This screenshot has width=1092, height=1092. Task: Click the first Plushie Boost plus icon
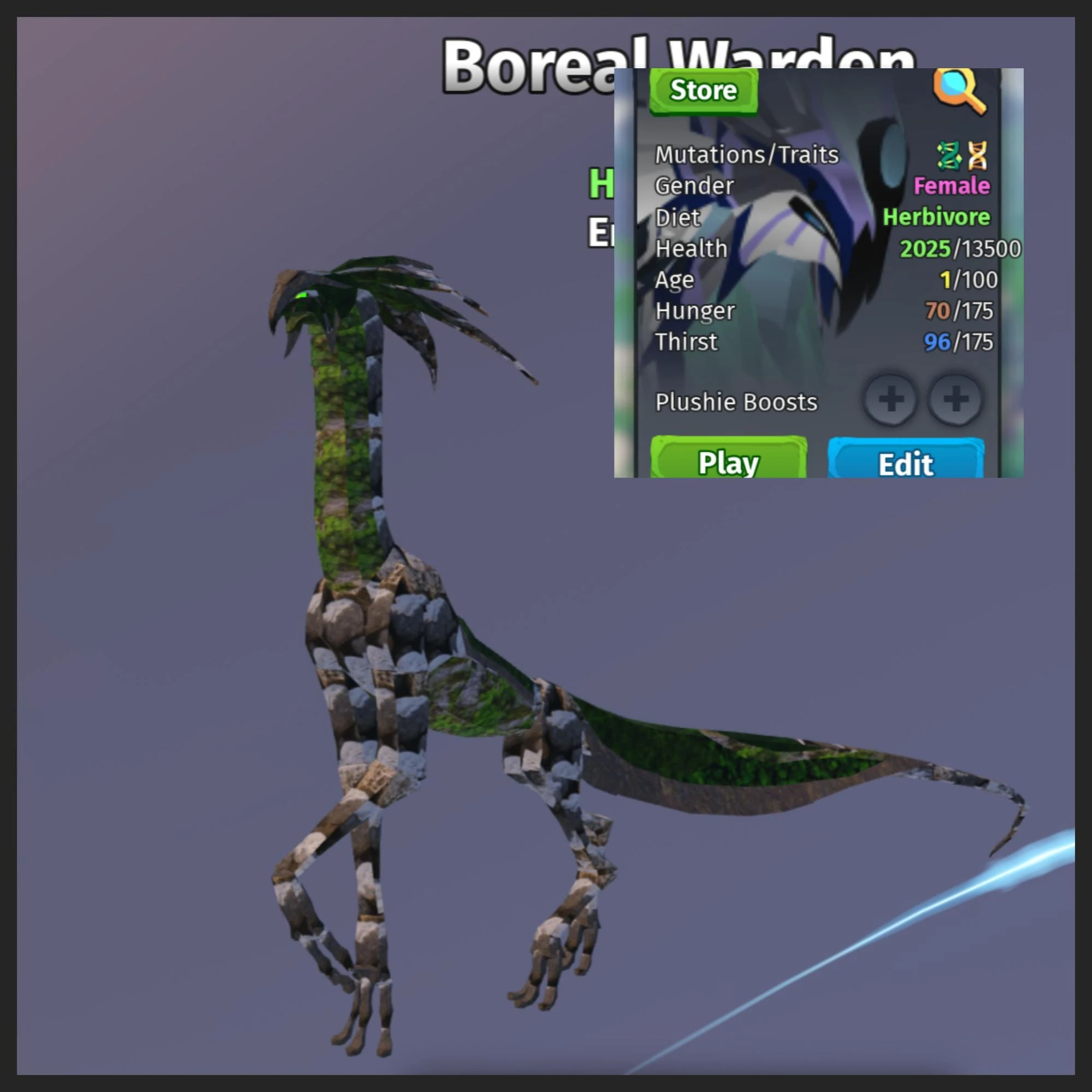892,401
